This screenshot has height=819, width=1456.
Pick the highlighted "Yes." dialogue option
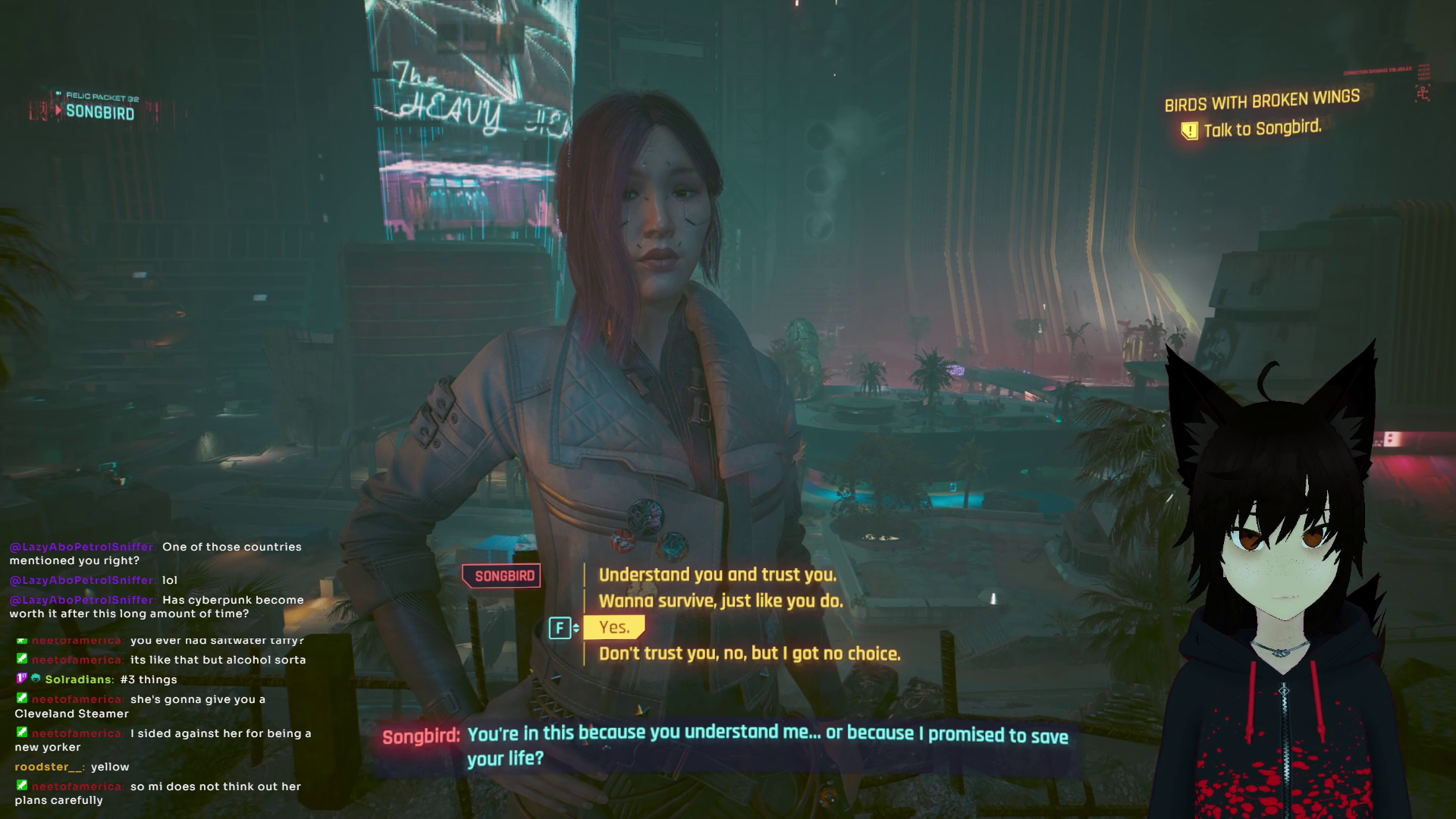click(x=614, y=627)
